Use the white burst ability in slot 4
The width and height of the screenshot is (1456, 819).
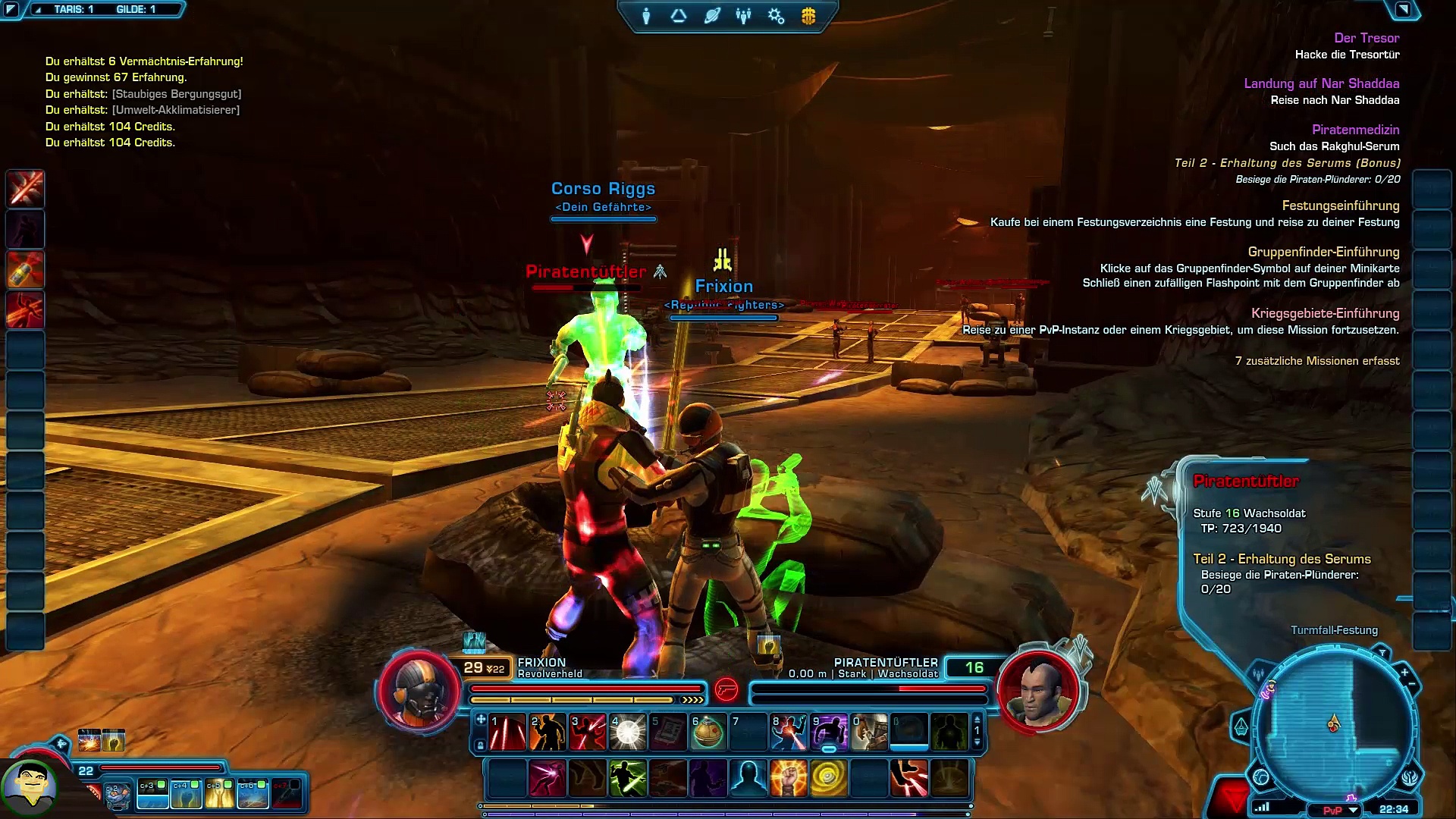(628, 733)
